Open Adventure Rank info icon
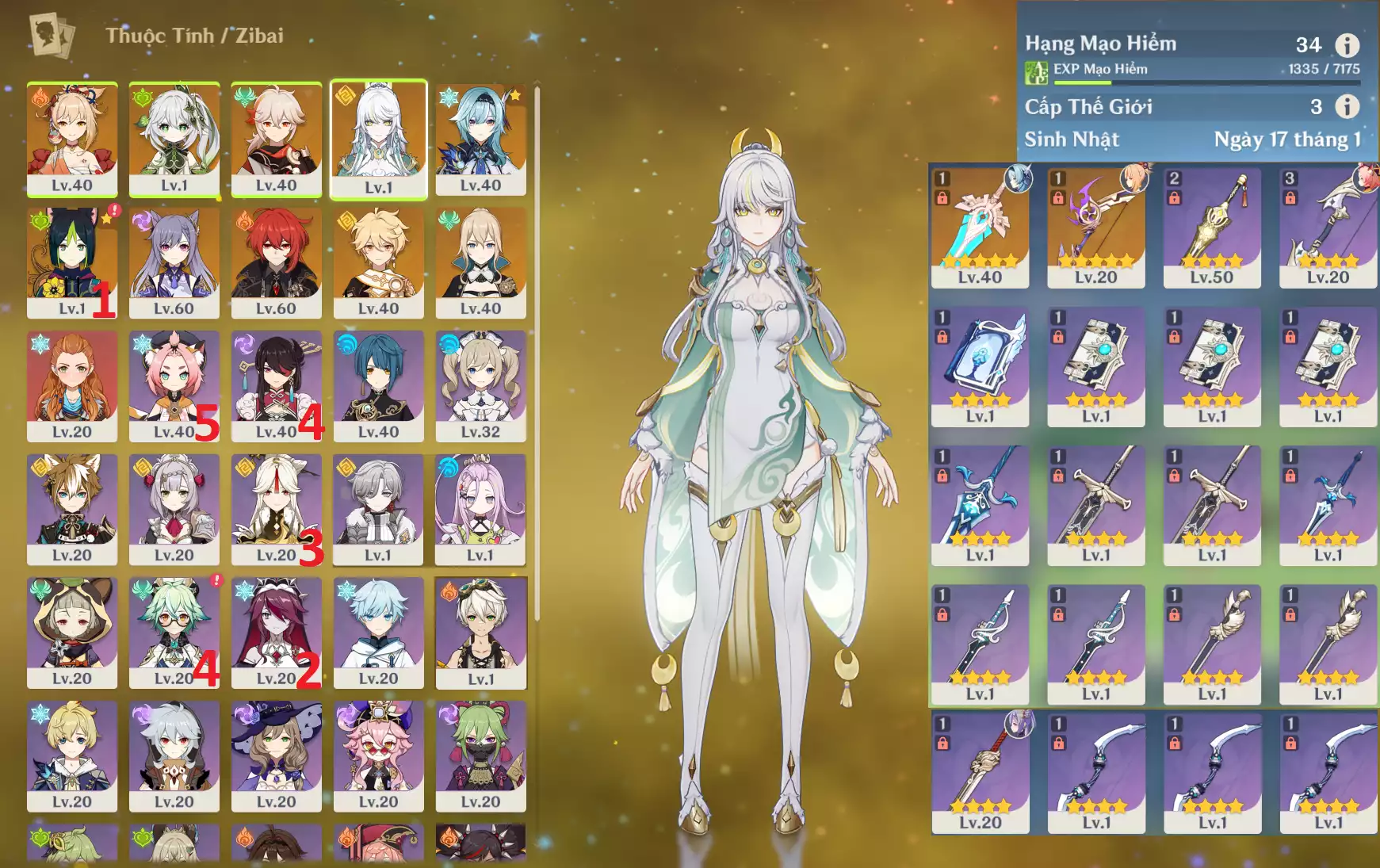1380x868 pixels. 1347,45
